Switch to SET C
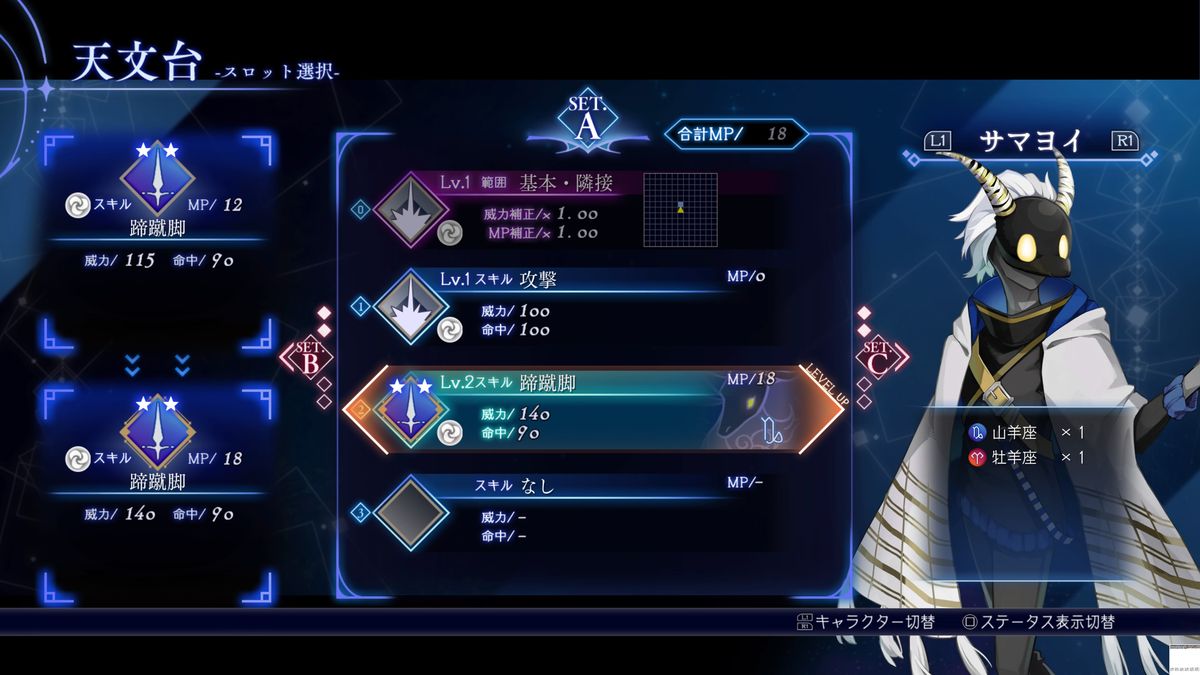Image resolution: width=1200 pixels, height=675 pixels. tap(877, 358)
